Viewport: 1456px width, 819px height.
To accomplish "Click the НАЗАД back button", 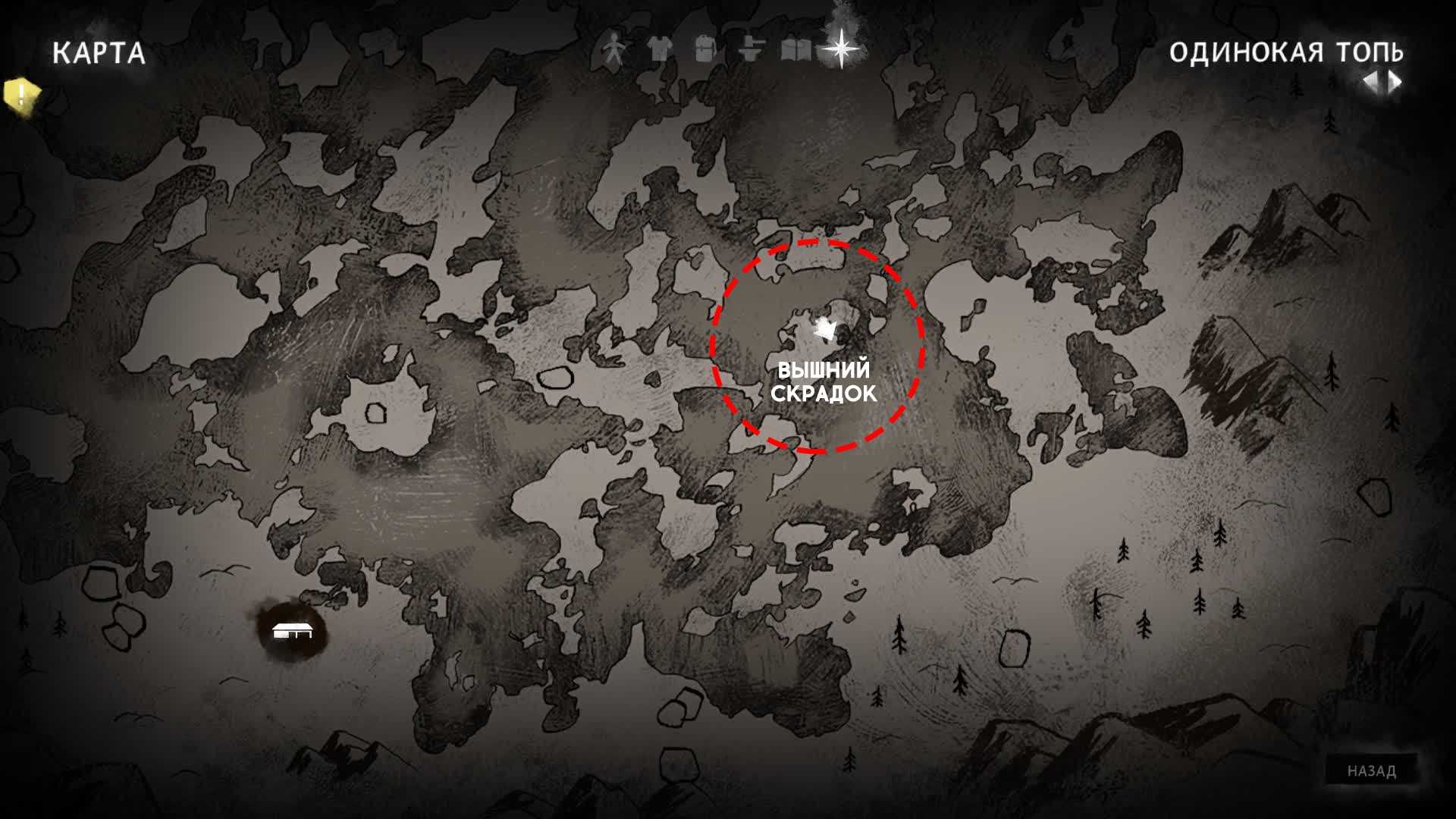I will coord(1371,771).
